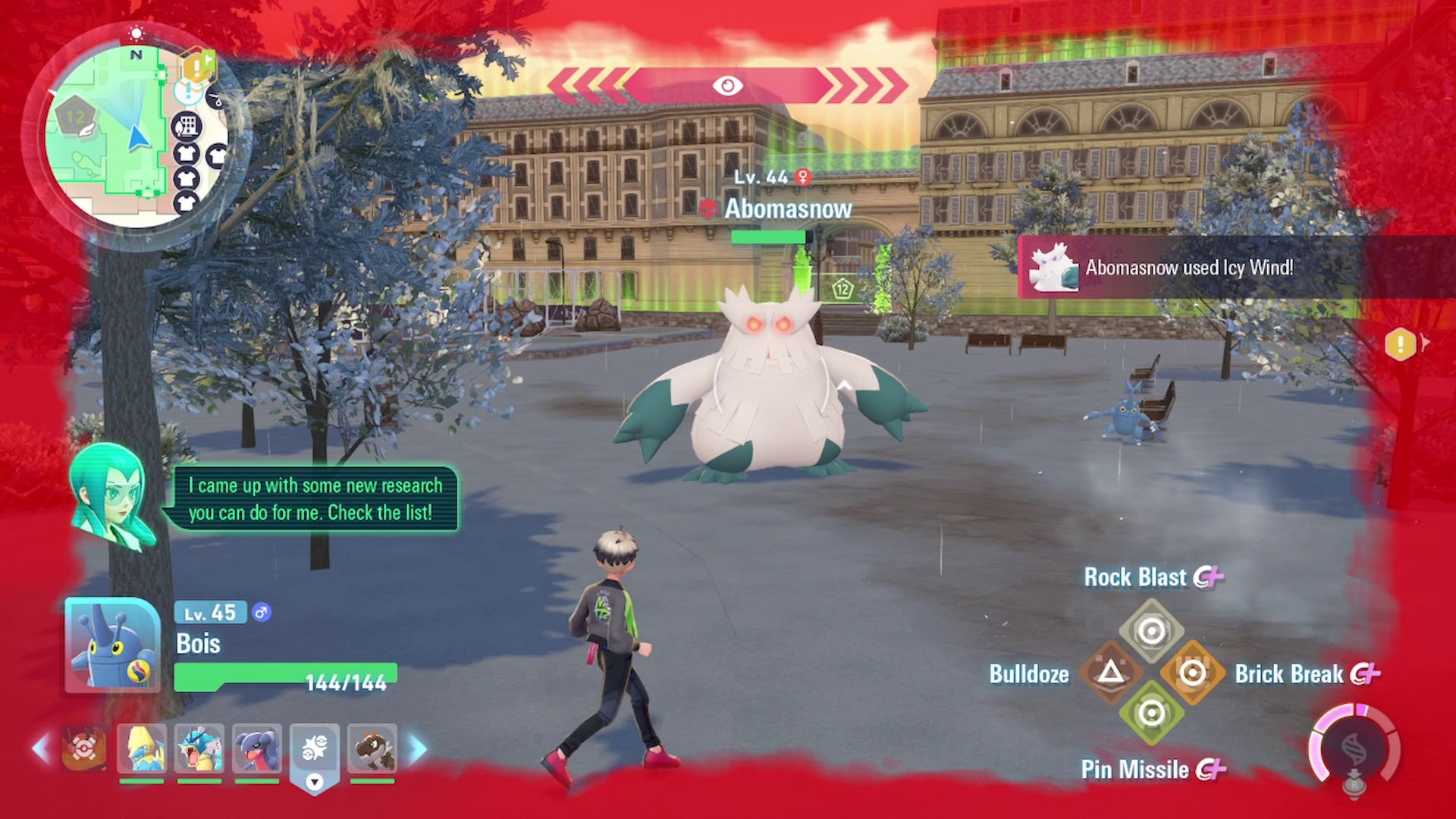
Task: Use the Pin Missile move
Action: click(x=1151, y=714)
